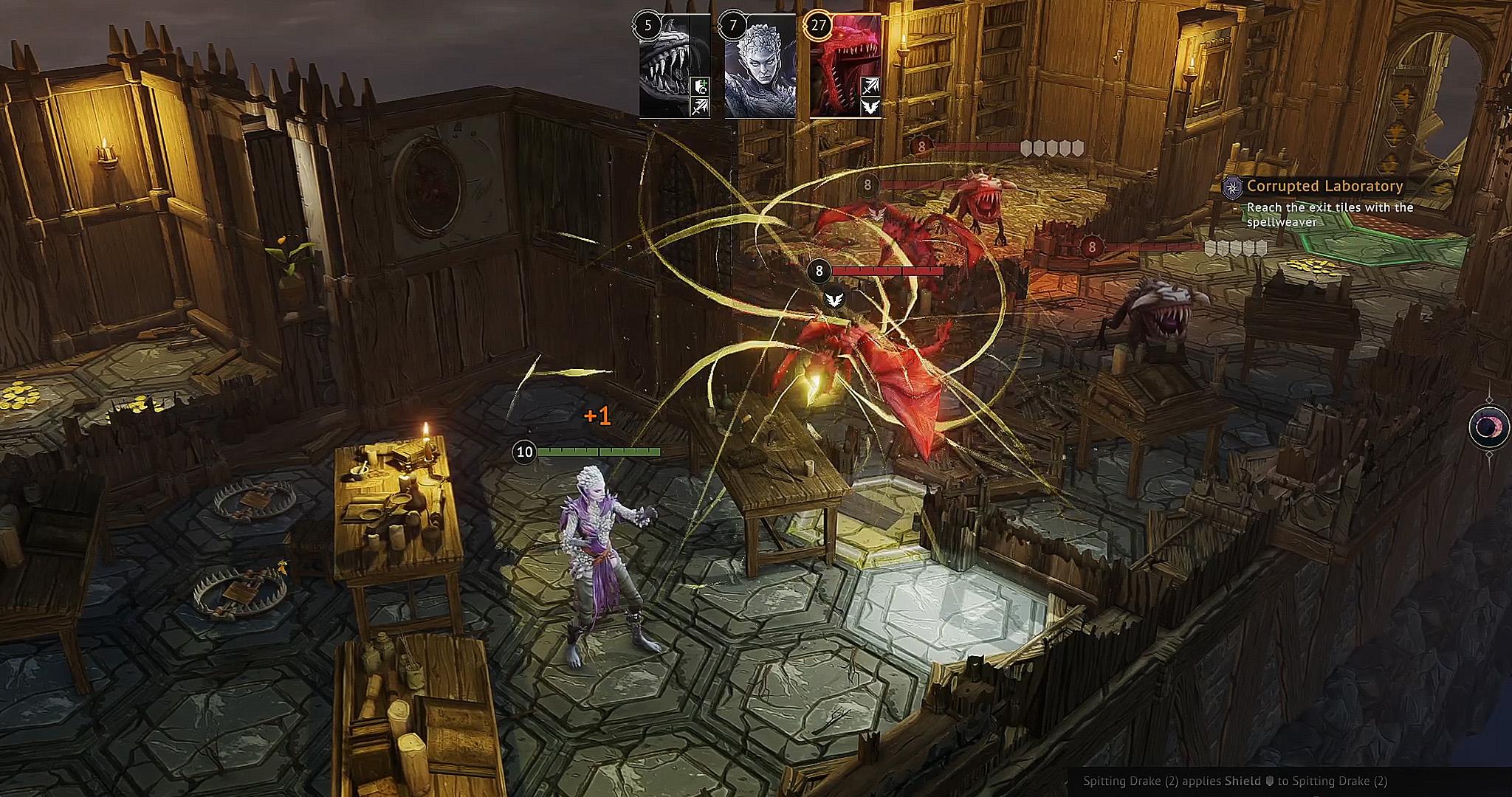Open the Corrupted Laboratory objective tracker
Screen dimensions: 1512x797
(1324, 187)
